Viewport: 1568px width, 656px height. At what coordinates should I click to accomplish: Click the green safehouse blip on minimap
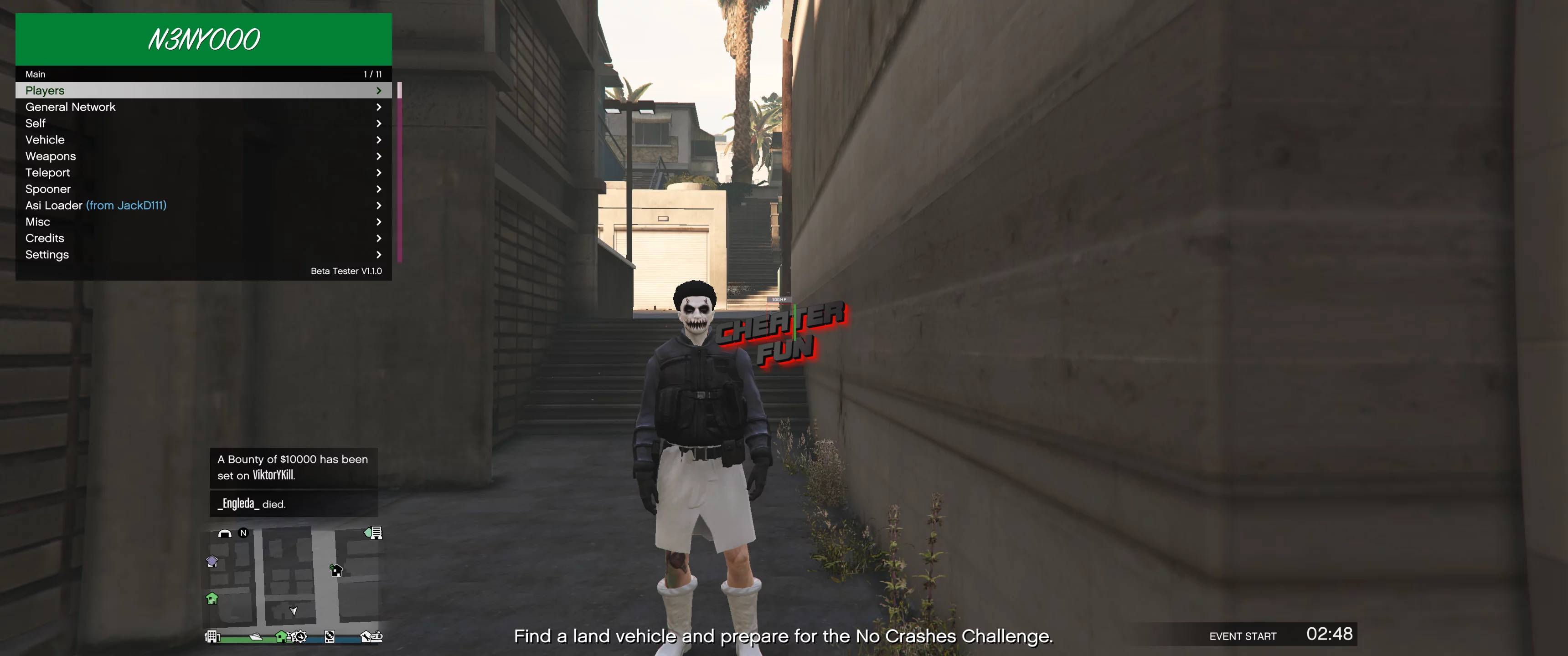point(212,599)
